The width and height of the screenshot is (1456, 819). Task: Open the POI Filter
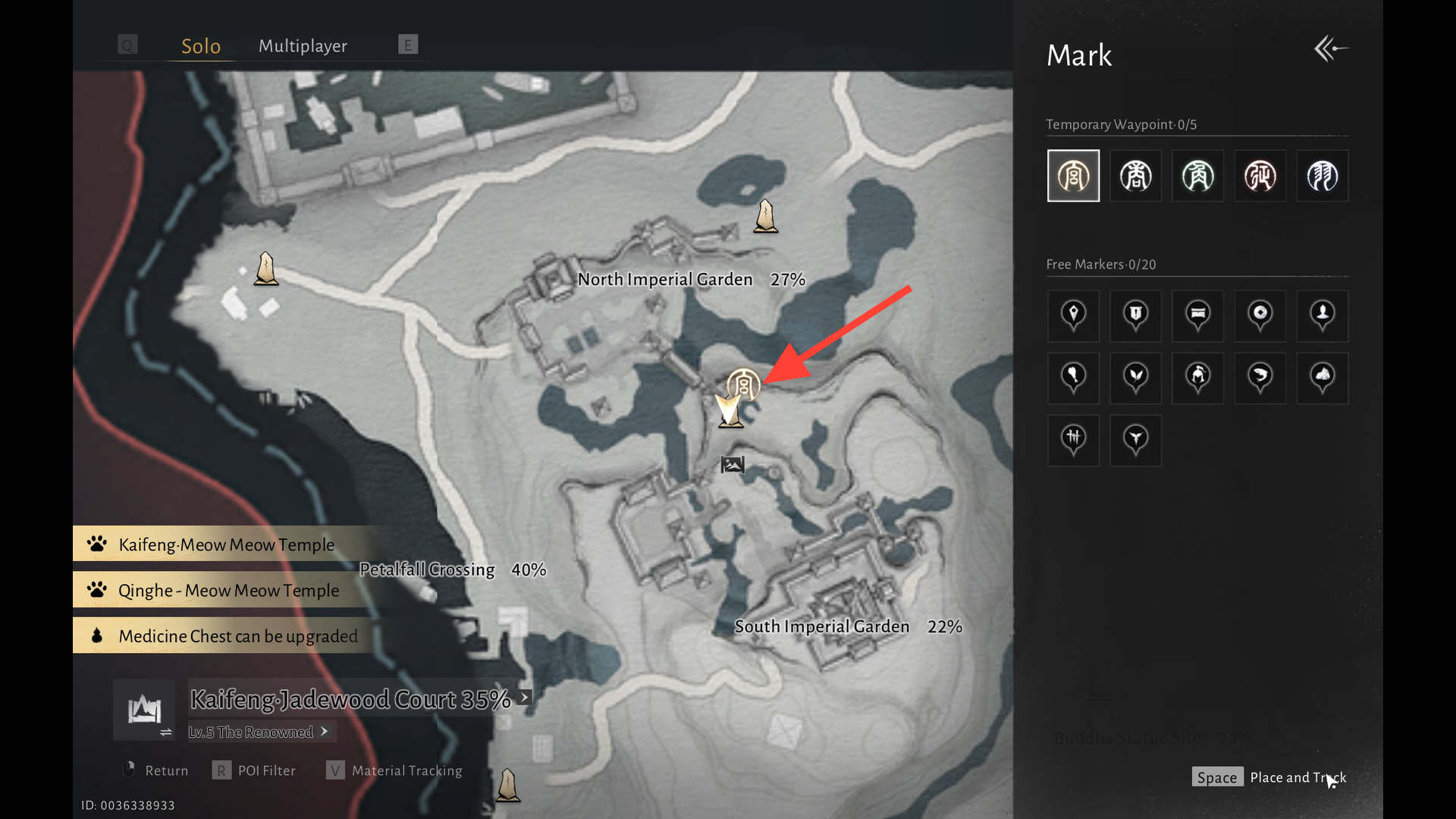[266, 770]
